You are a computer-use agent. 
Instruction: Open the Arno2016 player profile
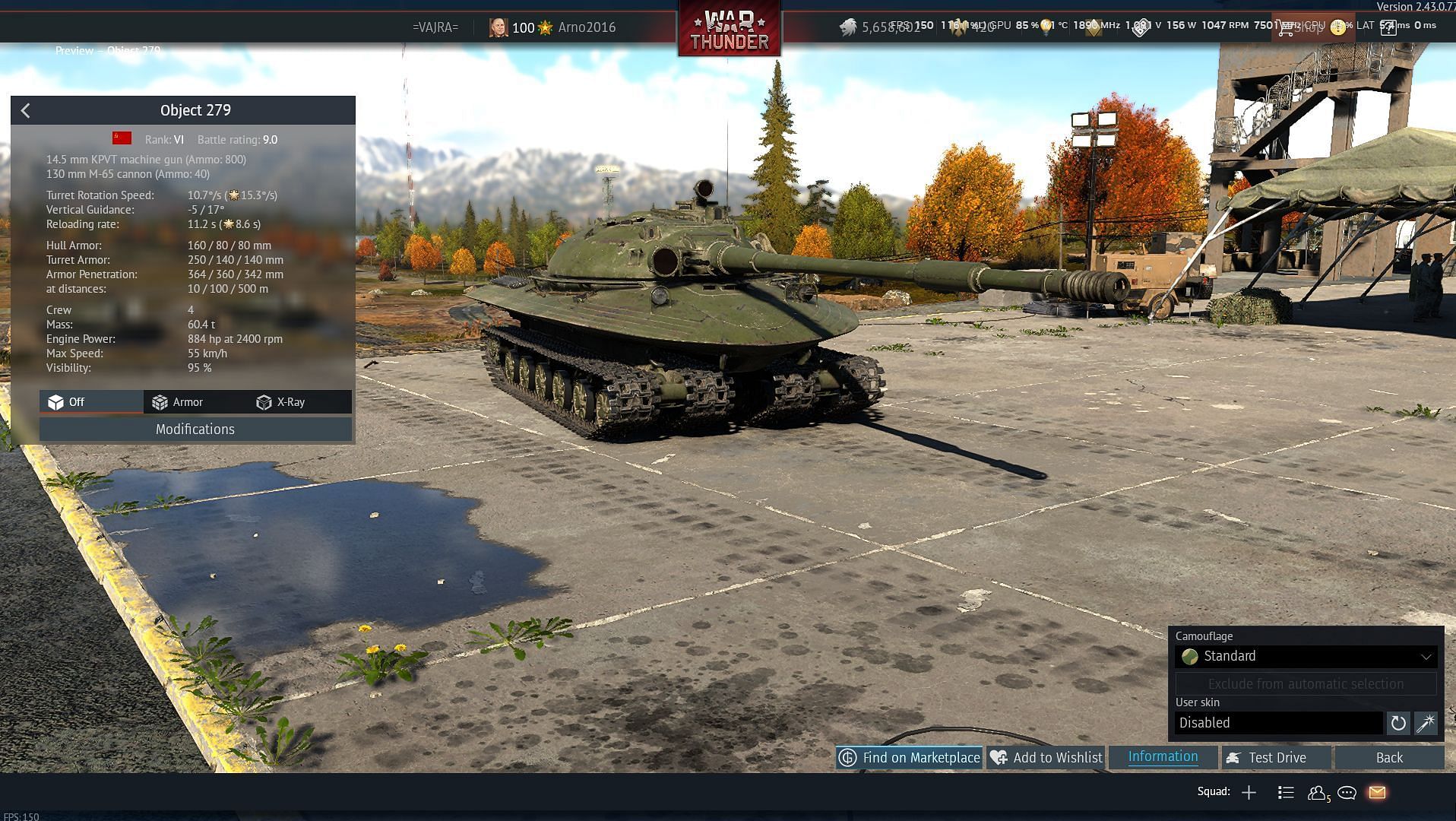586,27
